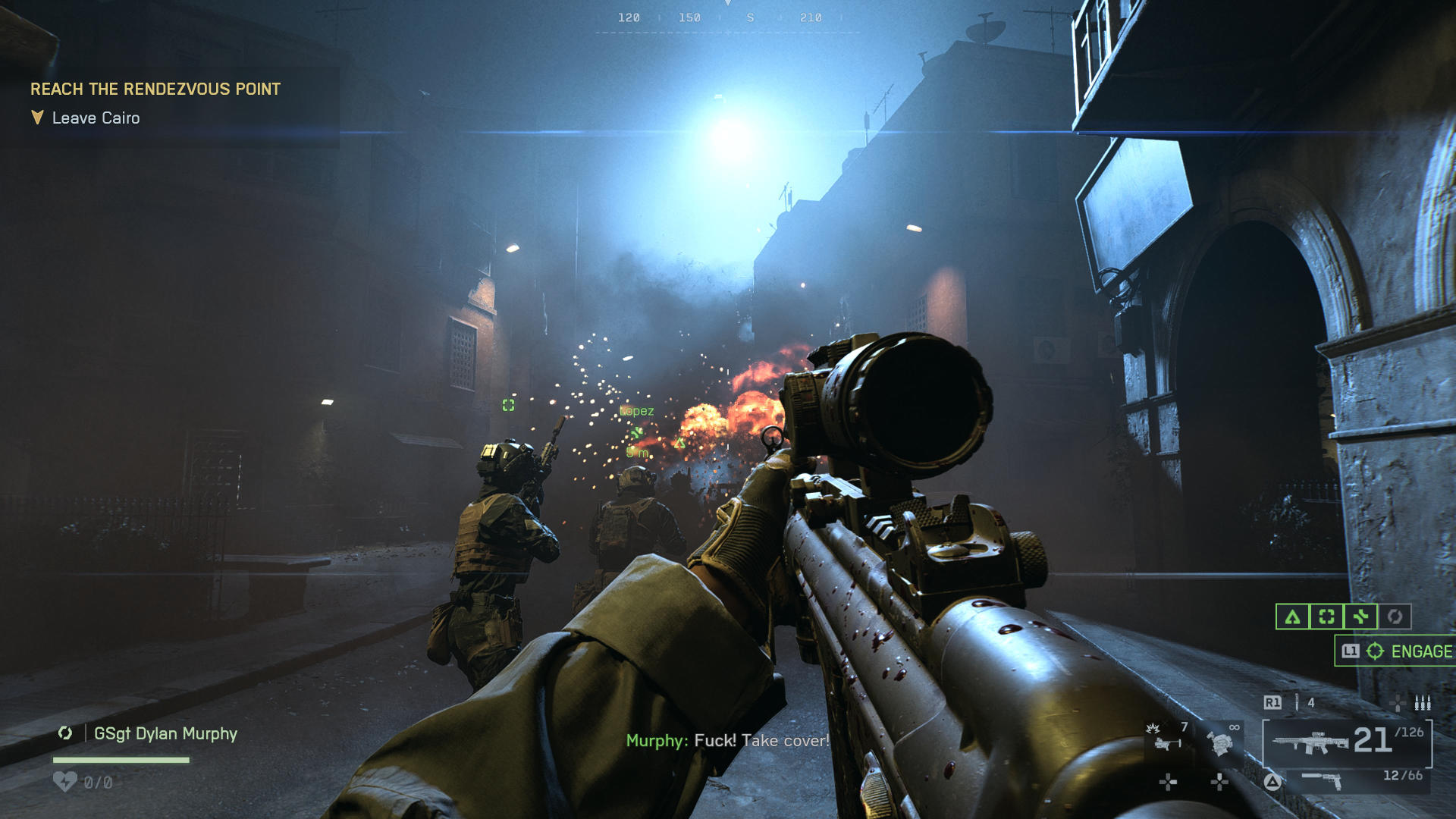Select the greyed circular arrows squad icon
The image size is (1456, 819).
1395,617
